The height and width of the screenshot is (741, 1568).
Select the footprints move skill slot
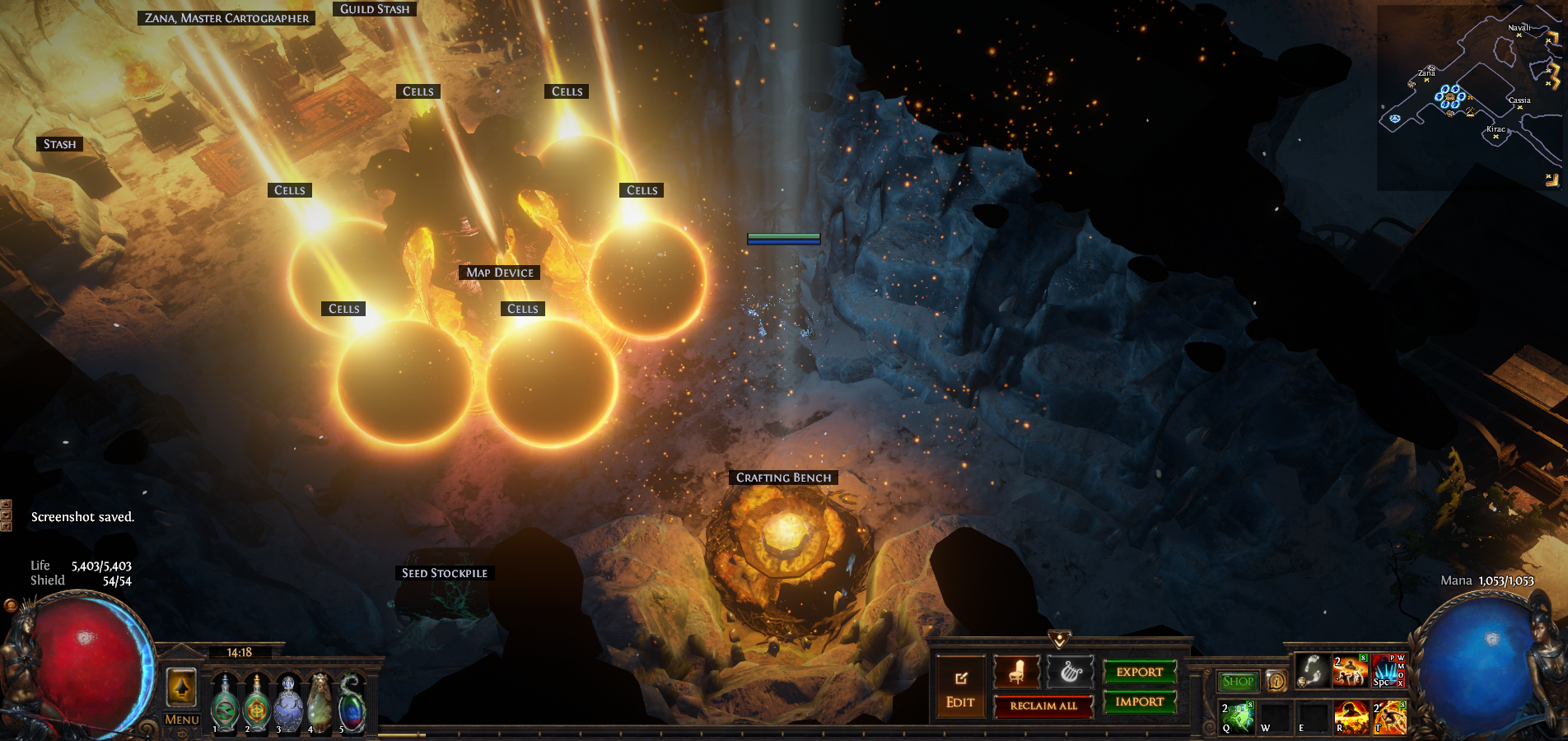[1312, 671]
